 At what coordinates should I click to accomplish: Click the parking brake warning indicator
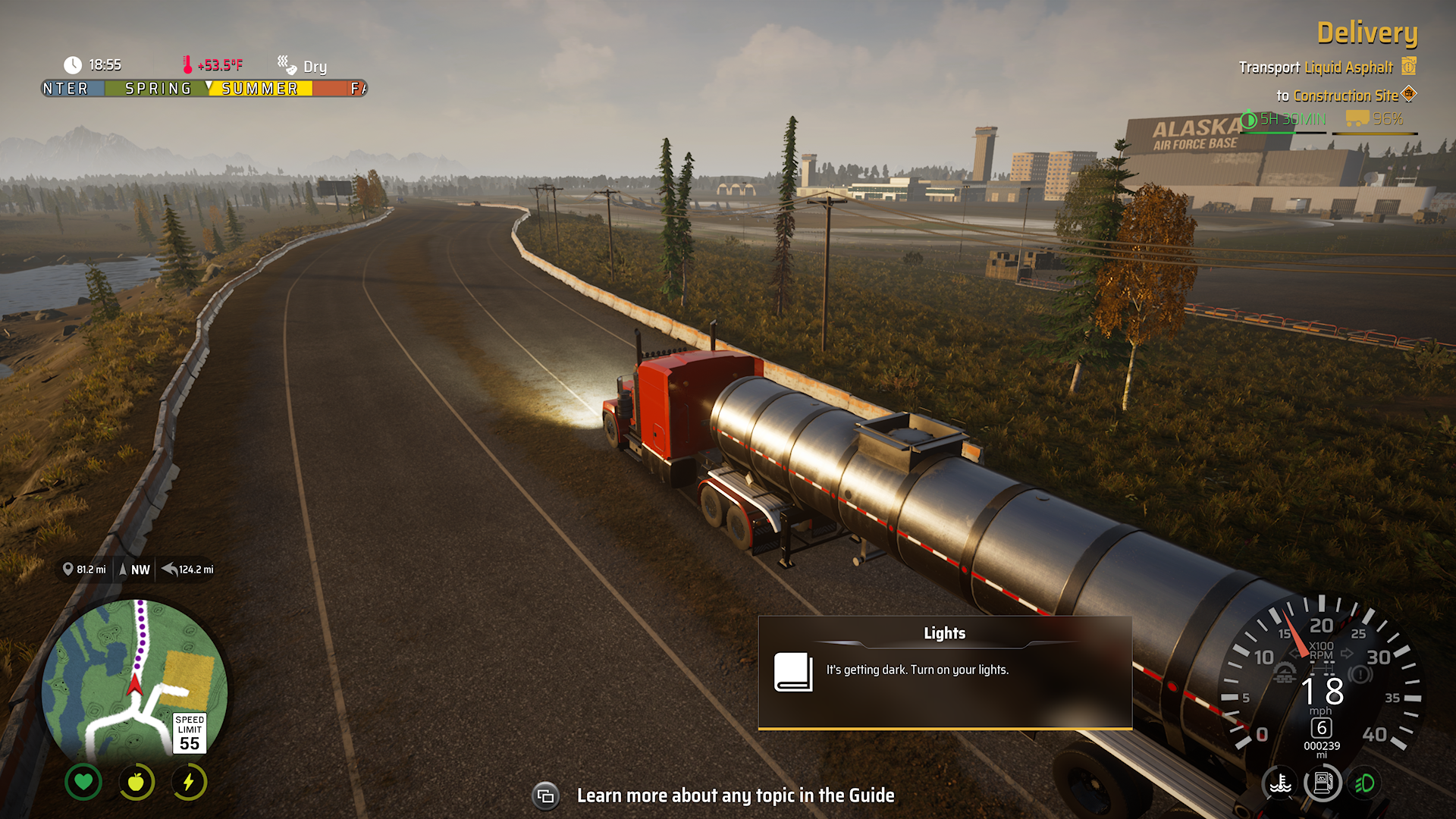point(1360,673)
